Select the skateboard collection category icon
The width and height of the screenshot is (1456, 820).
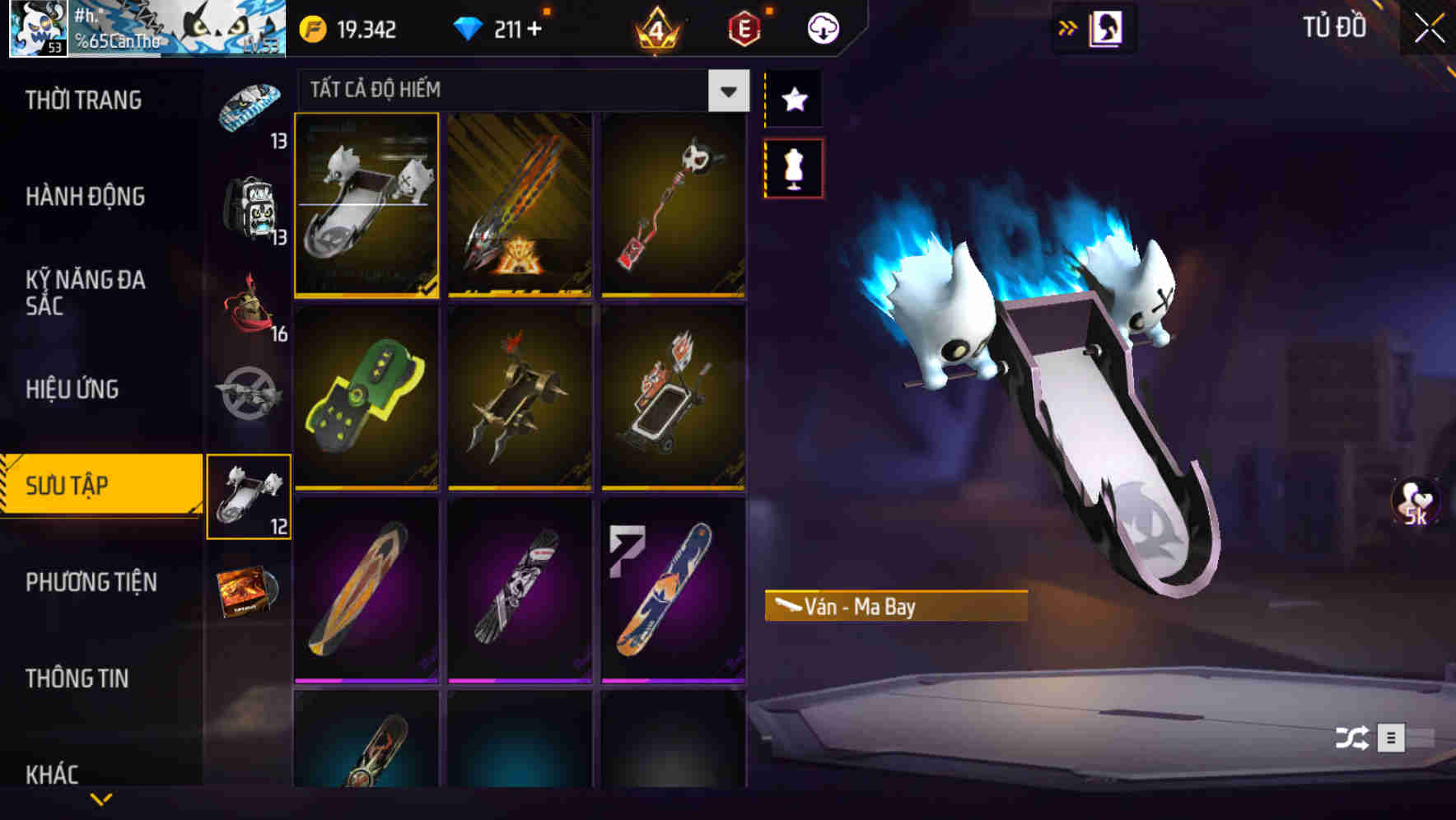(249, 494)
